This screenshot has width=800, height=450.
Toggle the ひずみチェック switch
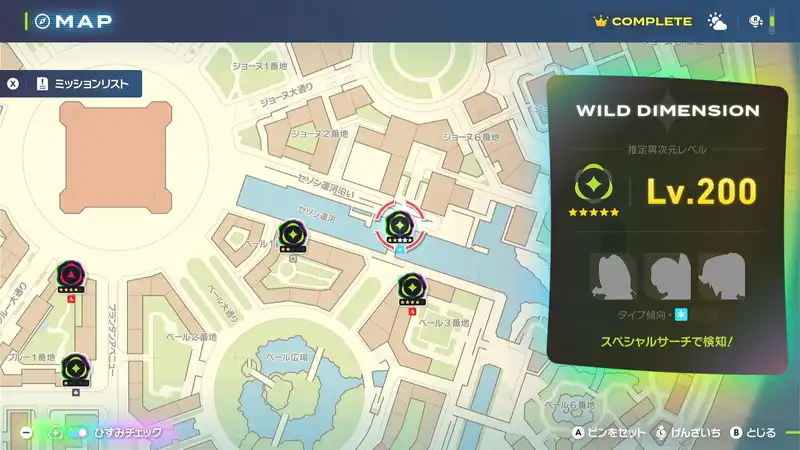(x=75, y=432)
